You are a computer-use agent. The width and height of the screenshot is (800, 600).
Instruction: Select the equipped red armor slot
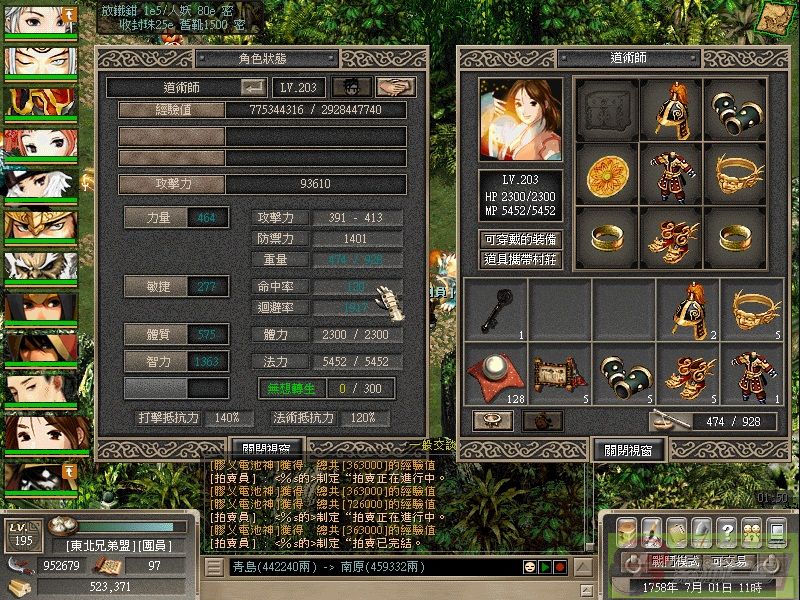(x=671, y=173)
